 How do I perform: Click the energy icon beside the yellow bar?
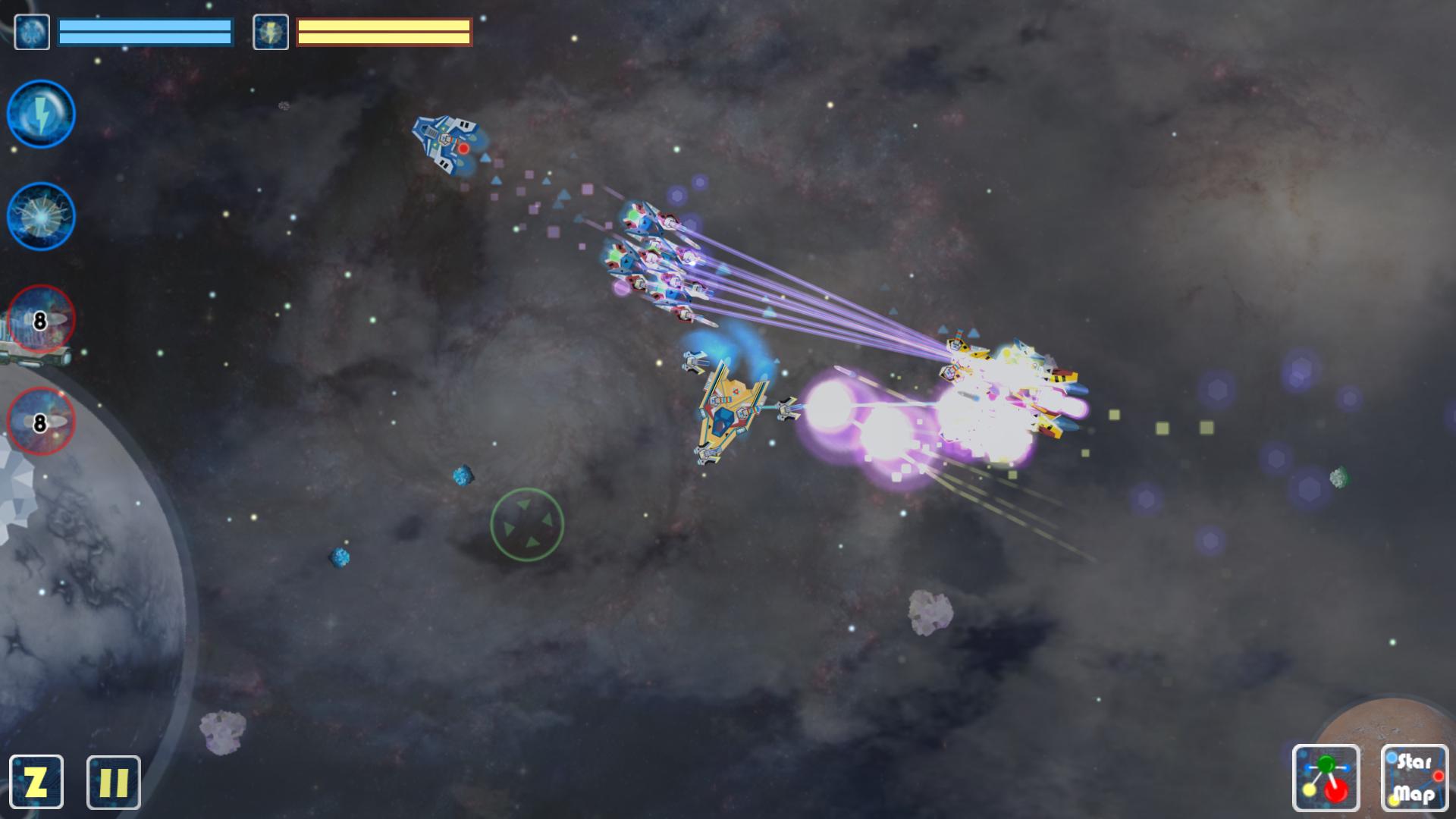pos(271,30)
